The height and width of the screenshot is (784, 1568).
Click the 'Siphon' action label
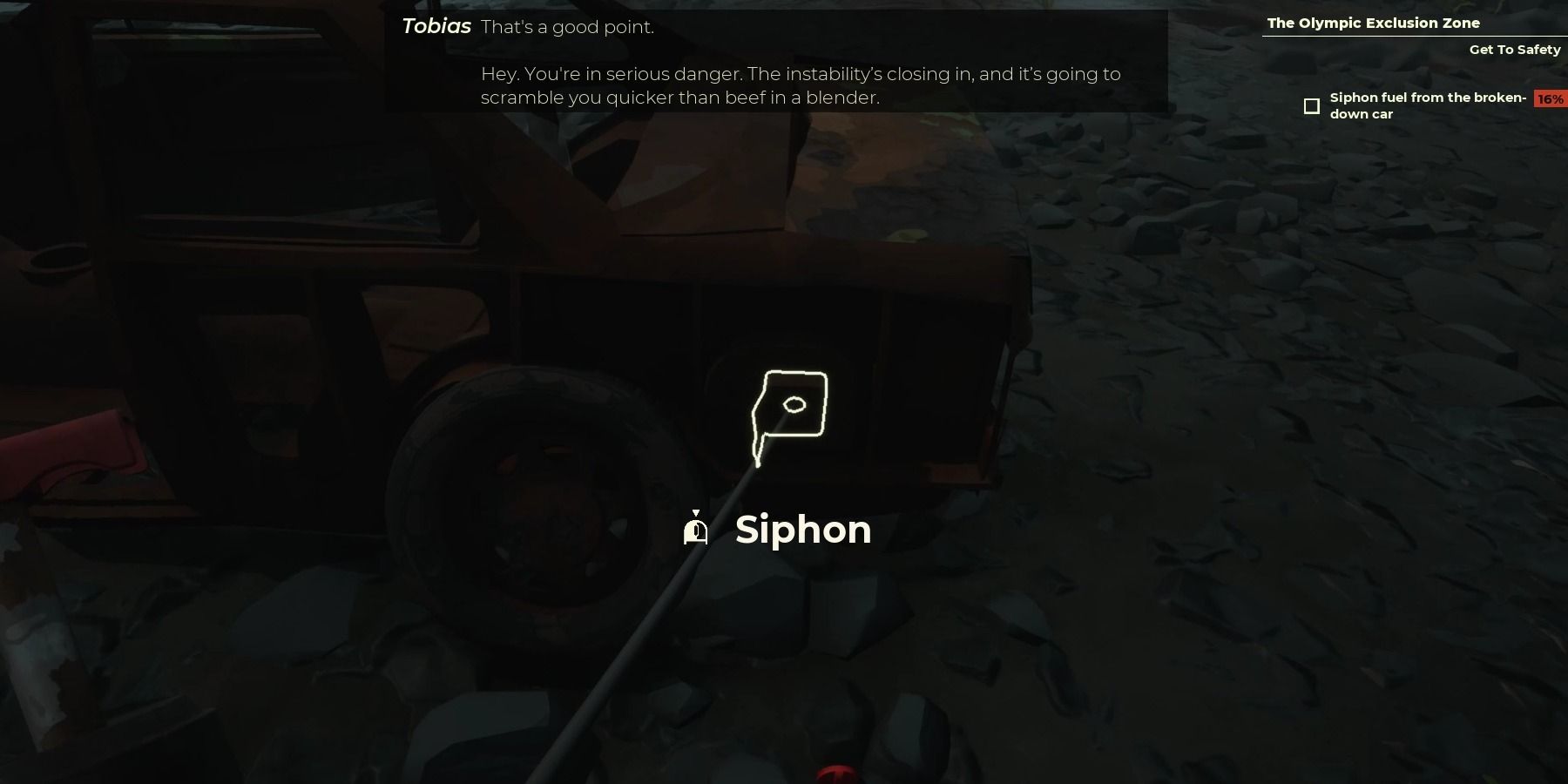tap(802, 530)
